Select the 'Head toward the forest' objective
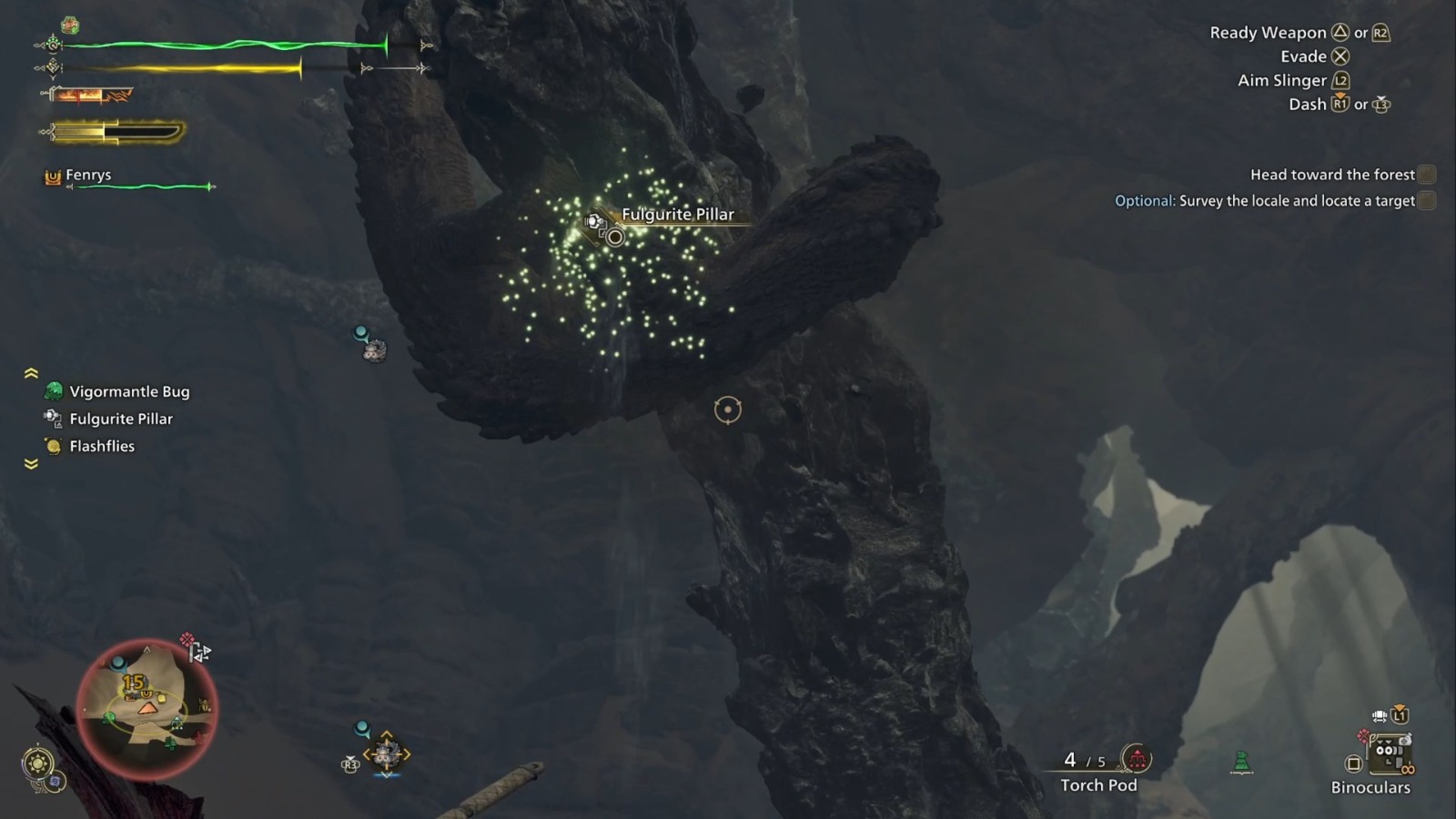Viewport: 1456px width, 819px height. coord(1330,174)
